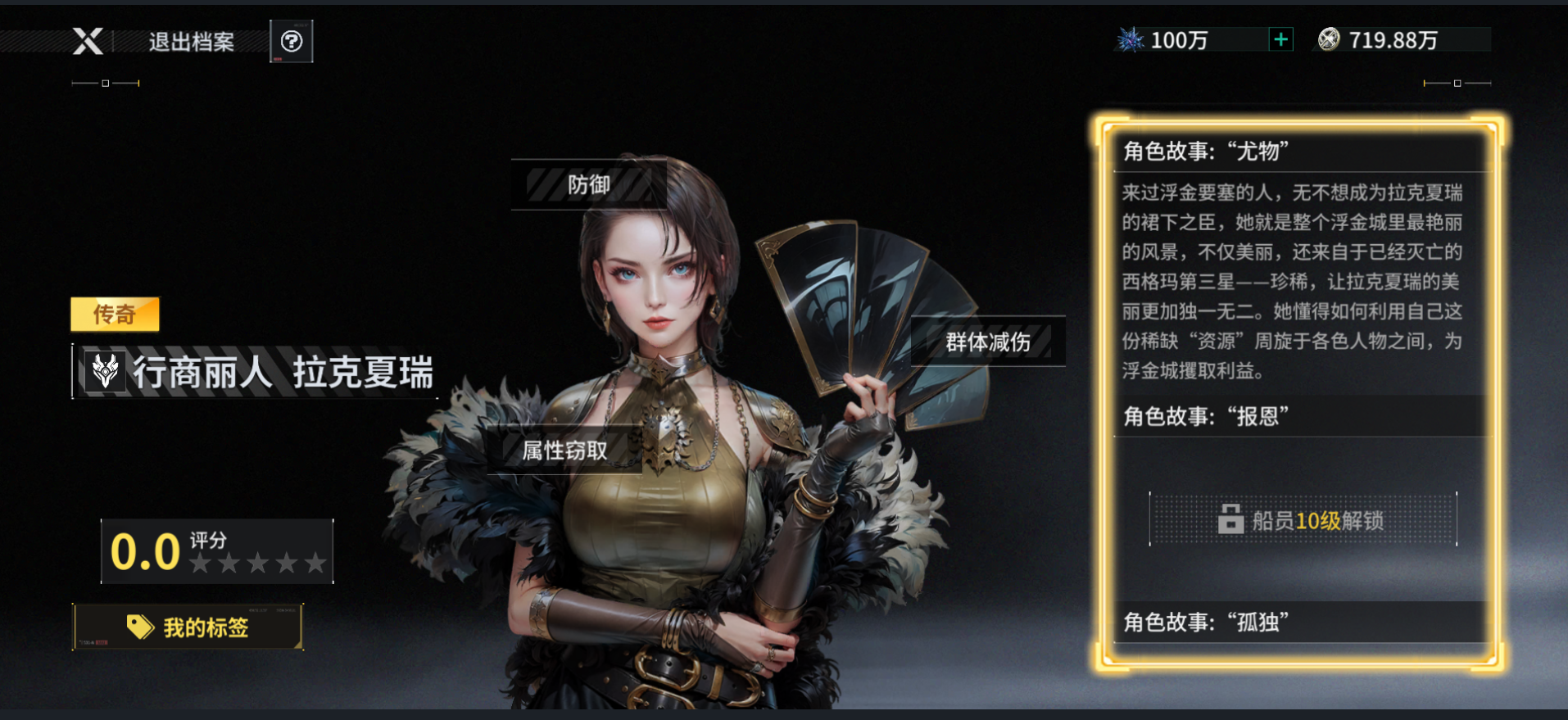Screen dimensions: 1568x720
Task: Toggle the 防御 skill tag
Action: point(588,185)
